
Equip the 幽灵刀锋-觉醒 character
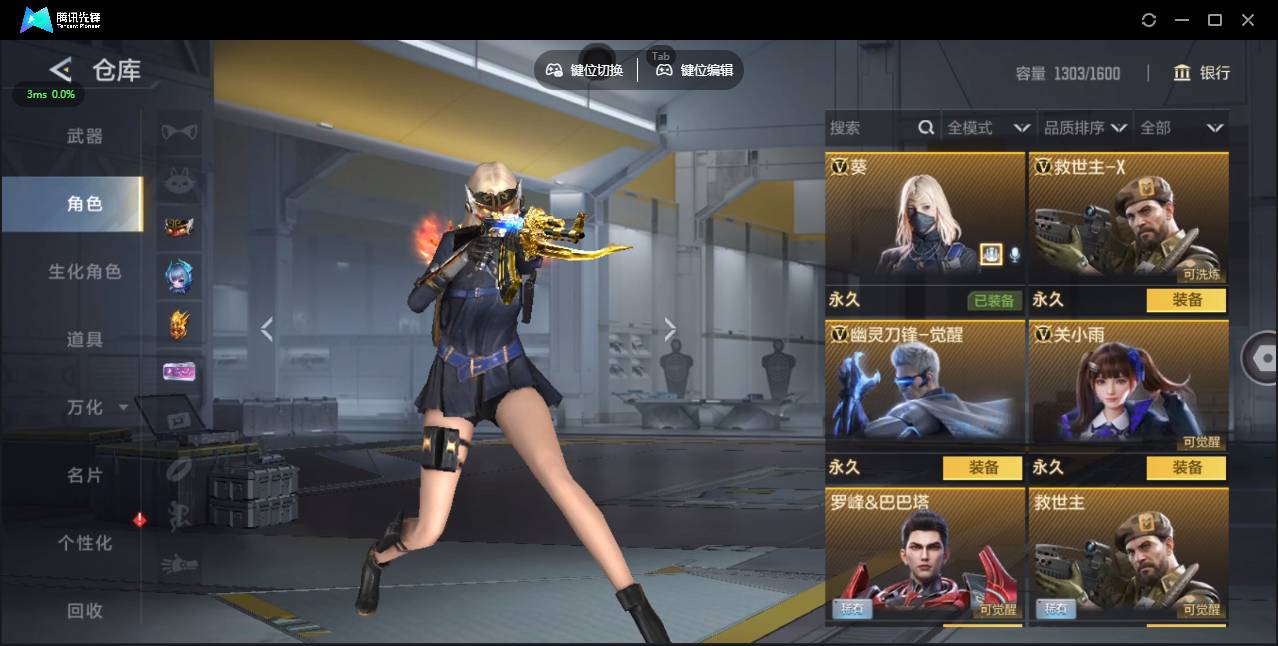(982, 468)
